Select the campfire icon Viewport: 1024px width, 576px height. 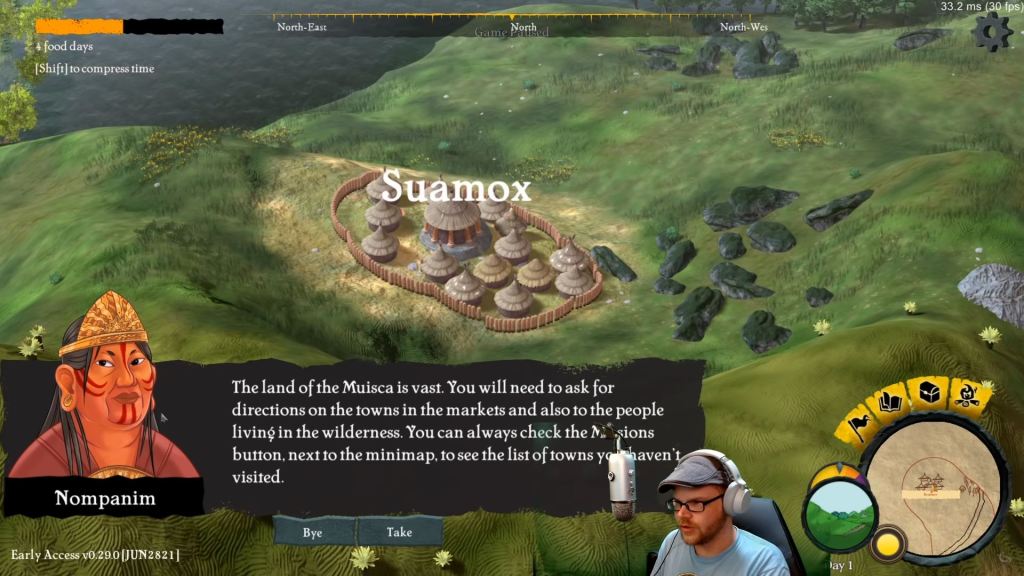coord(967,395)
